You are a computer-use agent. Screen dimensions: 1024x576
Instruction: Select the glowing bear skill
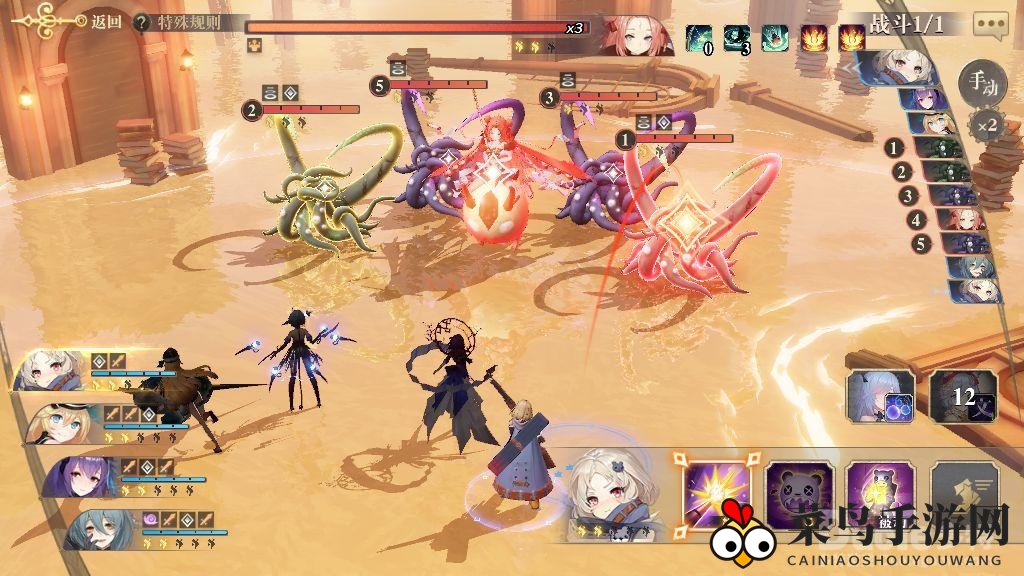[x=879, y=492]
